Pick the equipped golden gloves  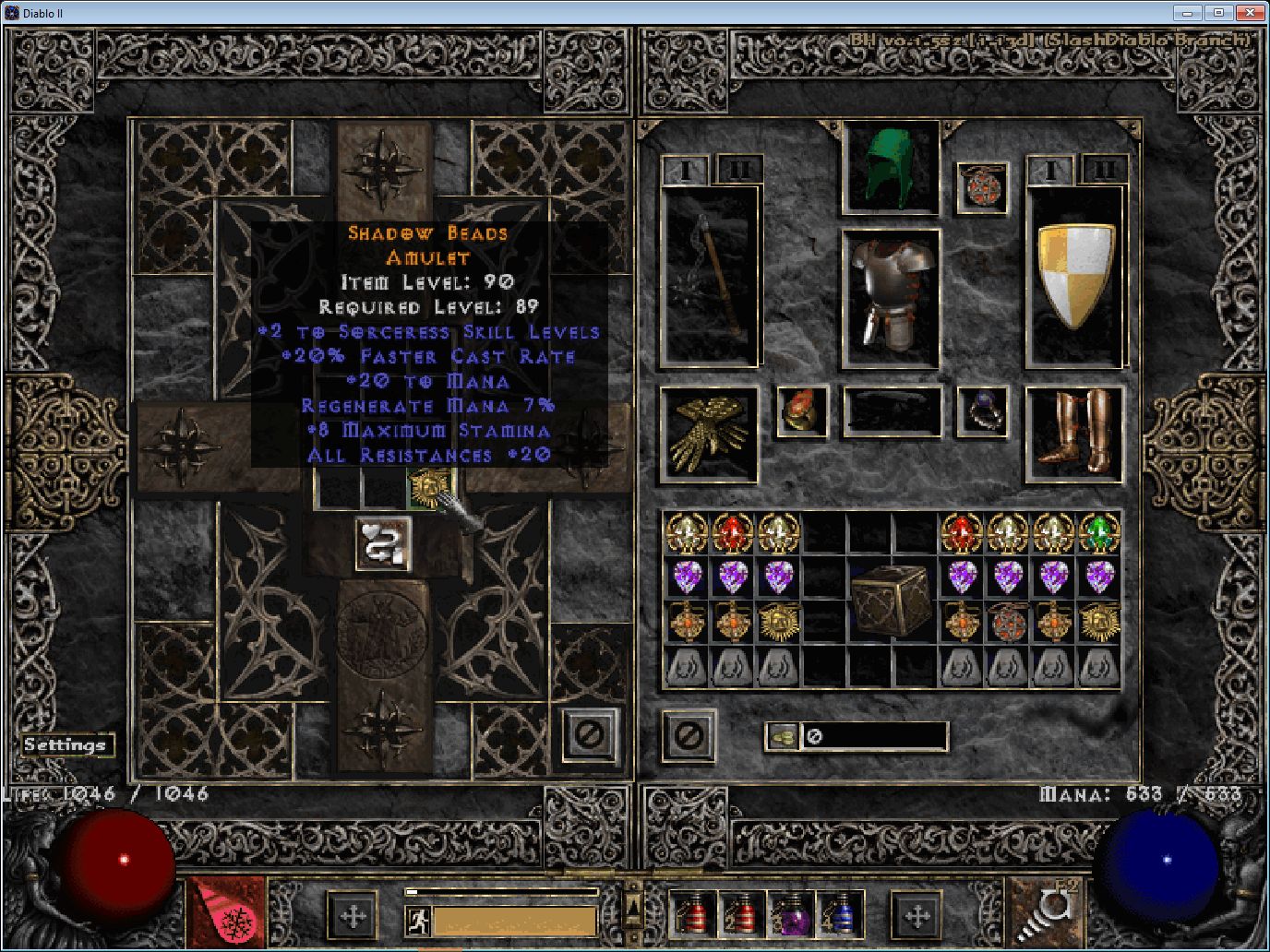(x=710, y=434)
